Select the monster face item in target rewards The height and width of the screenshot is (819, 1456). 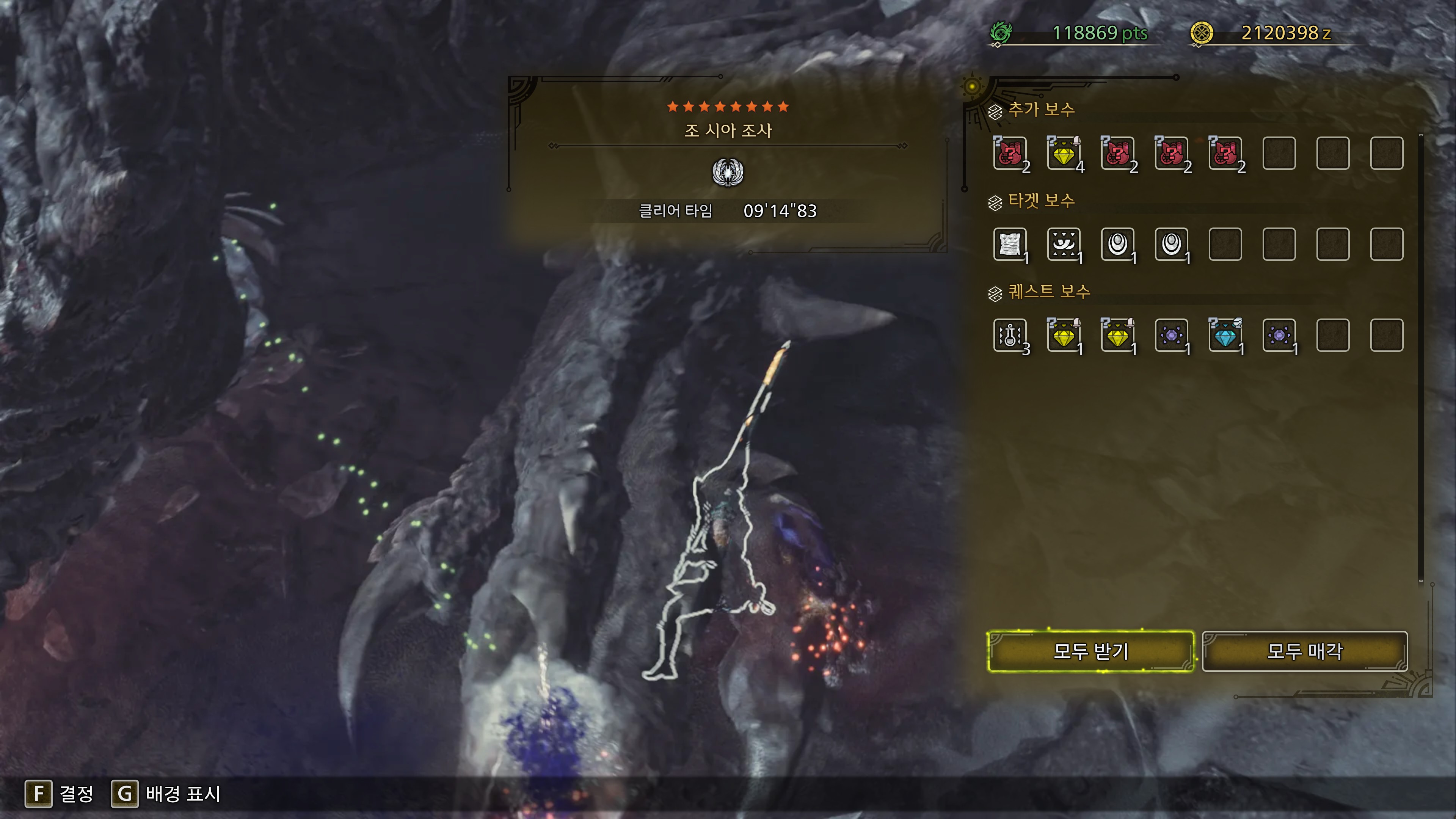(x=1064, y=244)
